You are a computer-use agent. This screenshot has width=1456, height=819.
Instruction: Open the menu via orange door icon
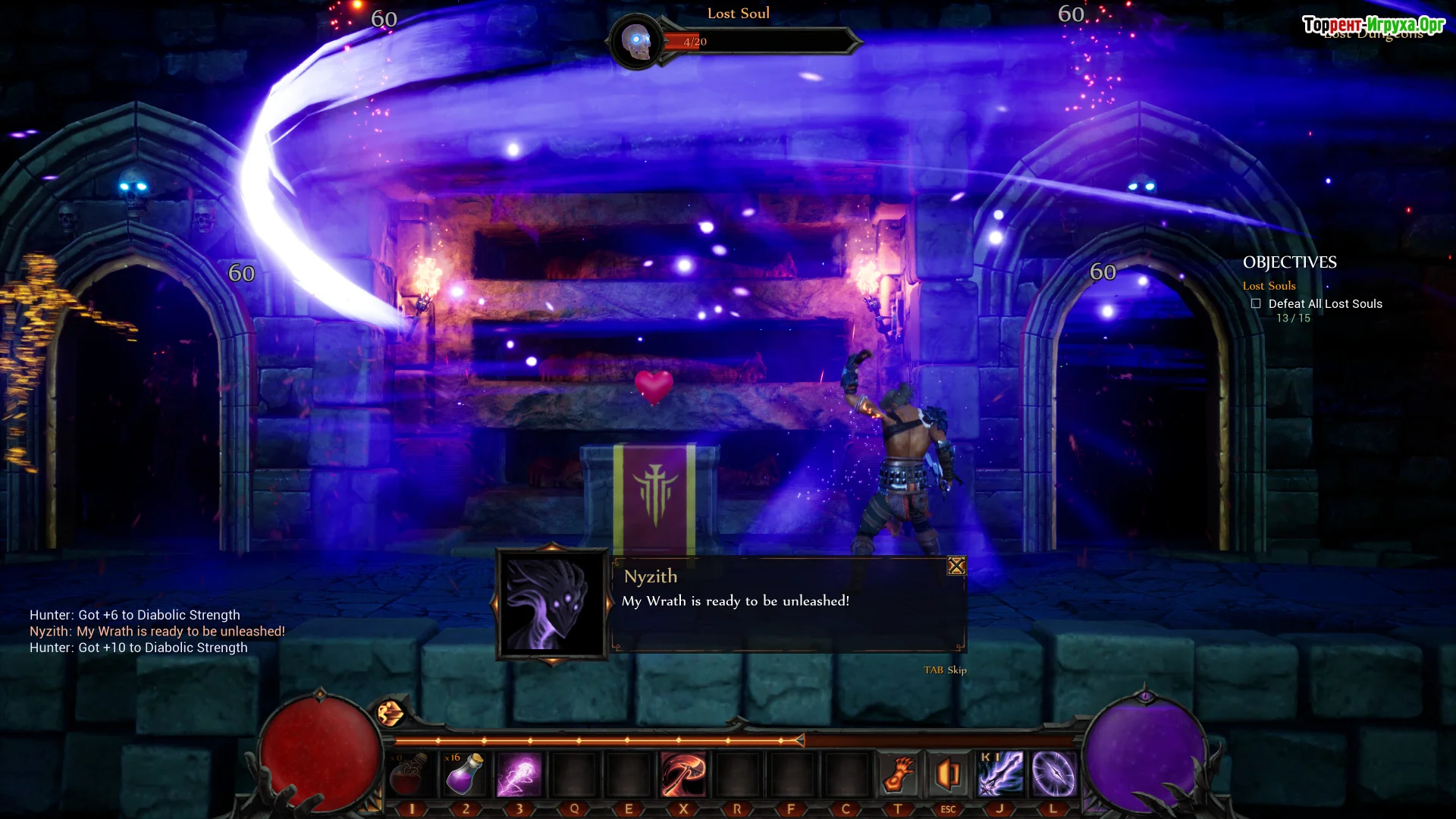tap(948, 775)
